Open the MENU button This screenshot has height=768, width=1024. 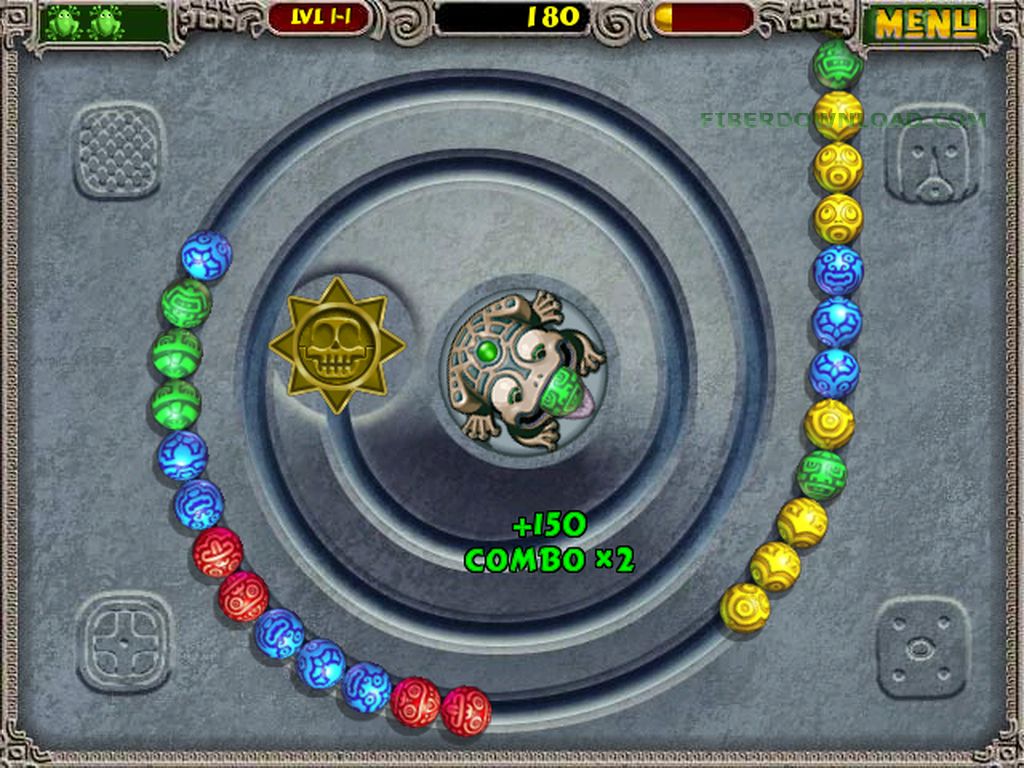click(924, 24)
